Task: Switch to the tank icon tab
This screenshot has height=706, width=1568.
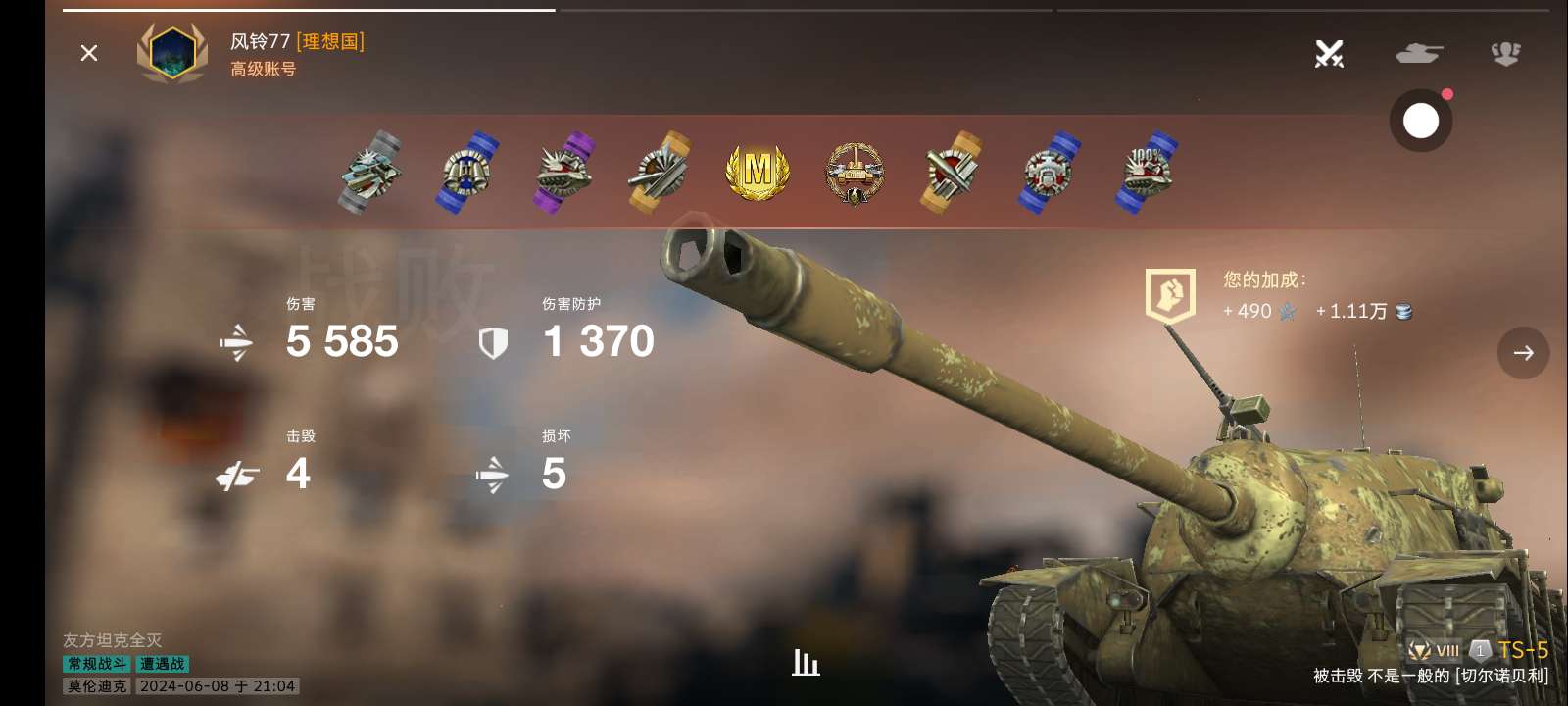Action: 1418,53
